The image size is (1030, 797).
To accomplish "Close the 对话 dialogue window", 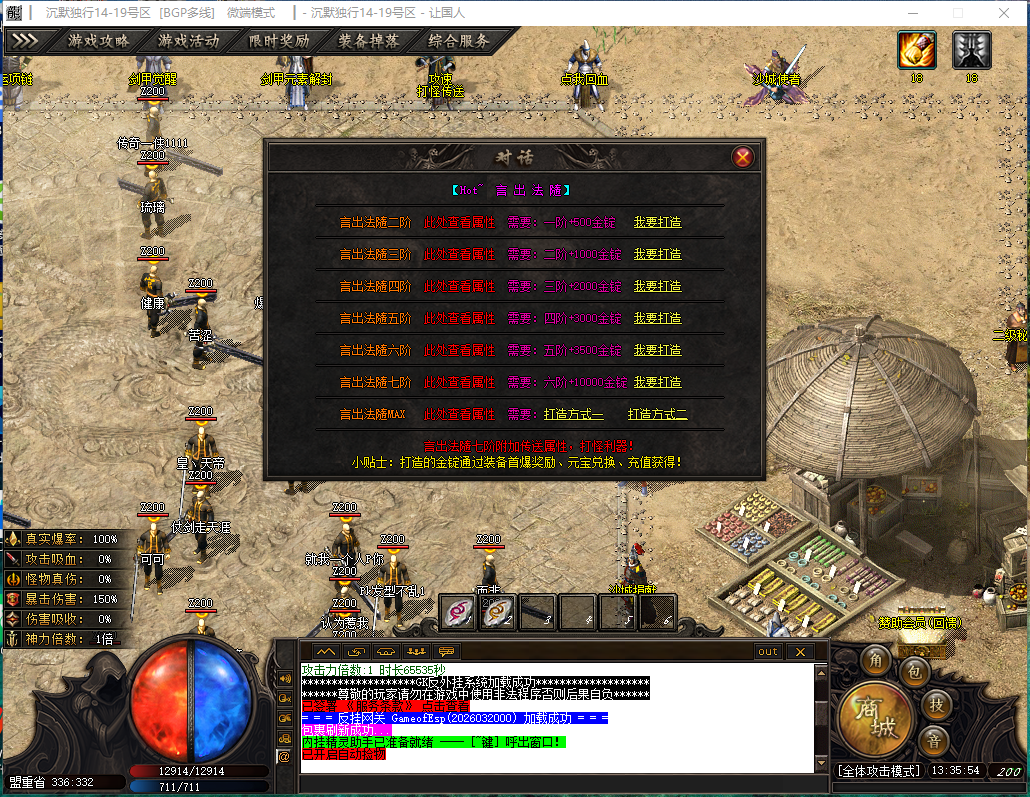I will click(x=742, y=157).
